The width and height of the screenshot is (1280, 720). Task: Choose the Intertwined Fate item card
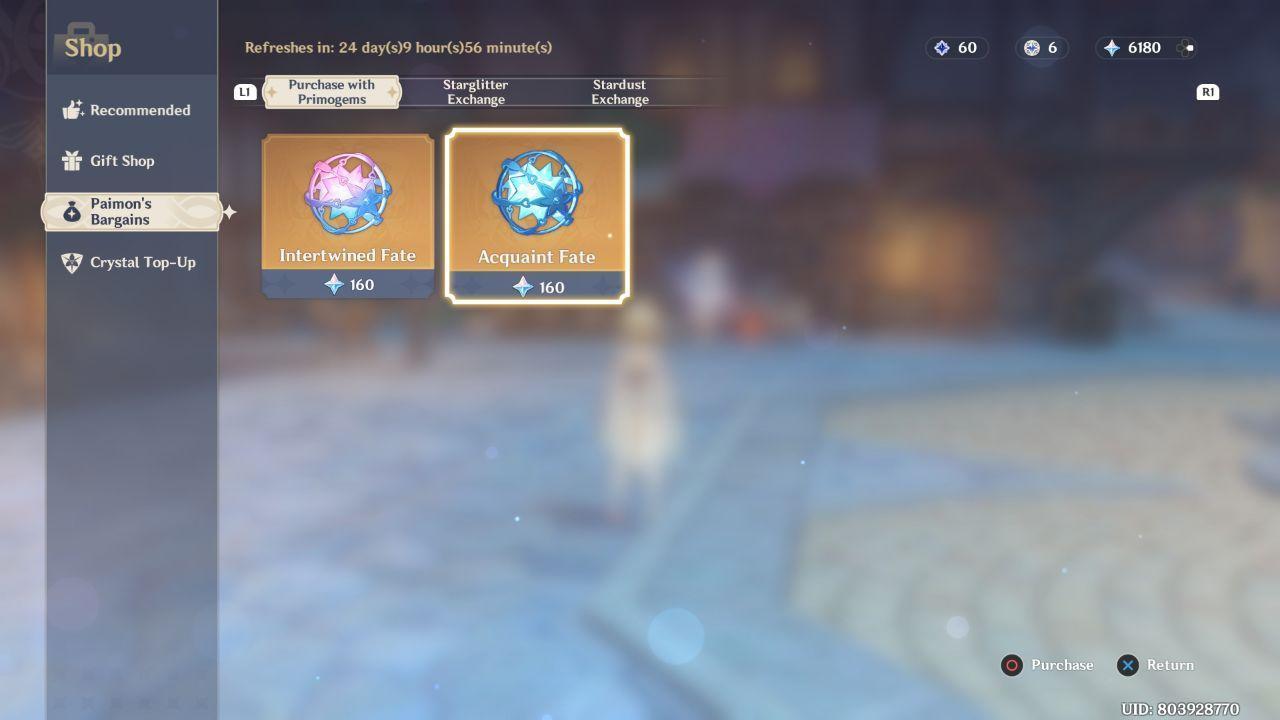click(347, 215)
